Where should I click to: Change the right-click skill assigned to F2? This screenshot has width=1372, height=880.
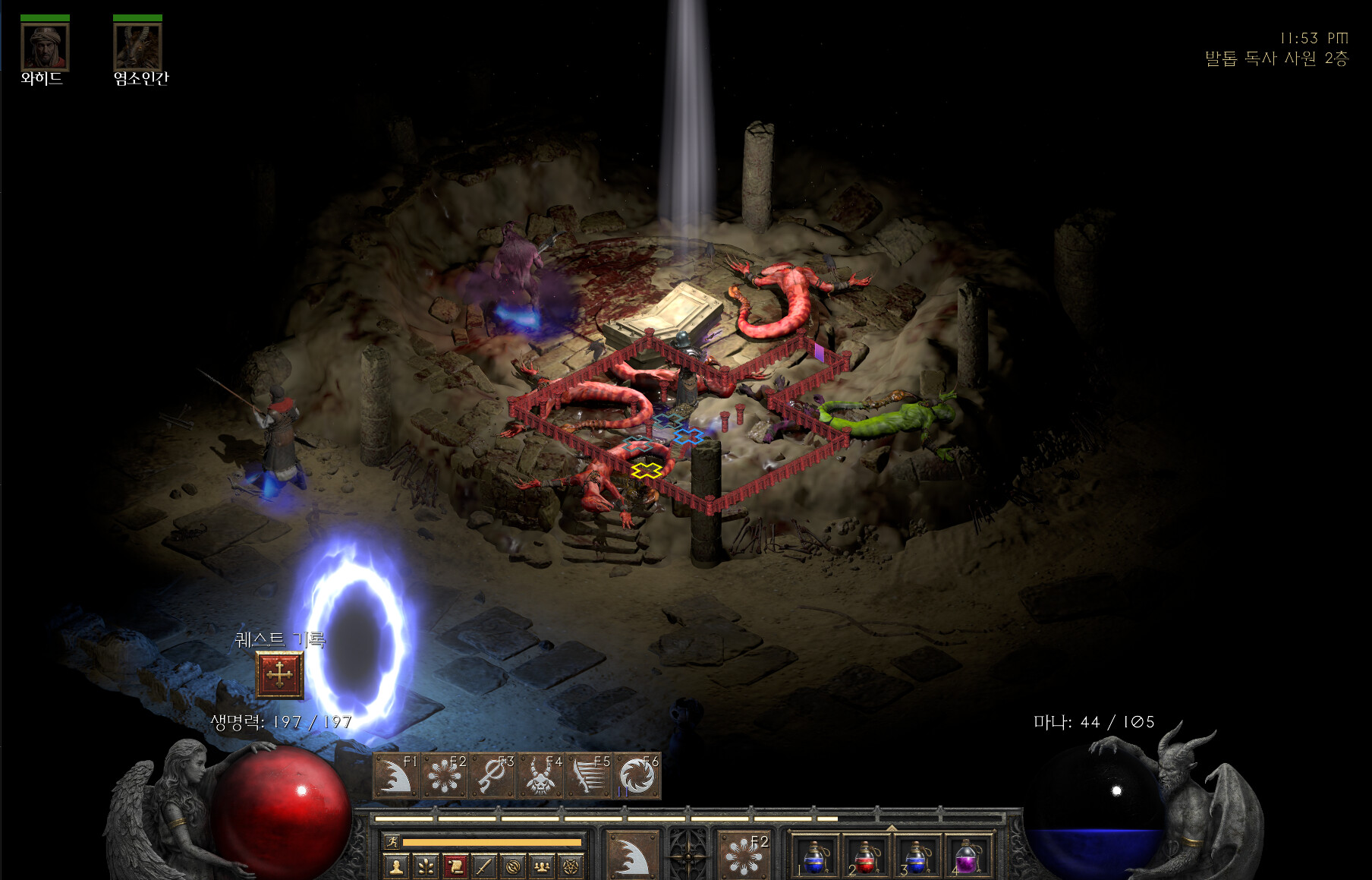(744, 855)
